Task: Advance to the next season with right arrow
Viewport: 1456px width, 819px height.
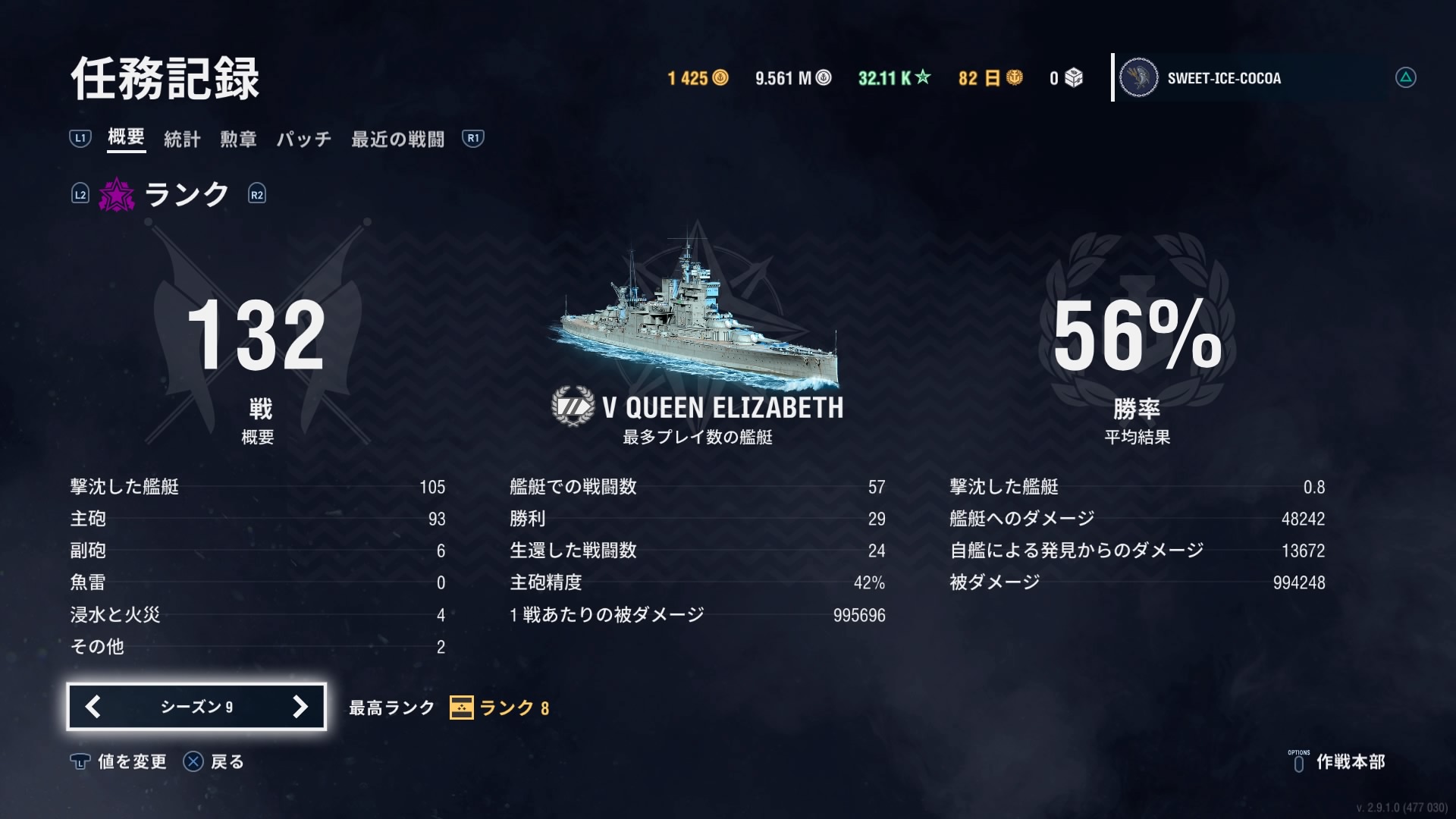Action: pyautogui.click(x=300, y=707)
